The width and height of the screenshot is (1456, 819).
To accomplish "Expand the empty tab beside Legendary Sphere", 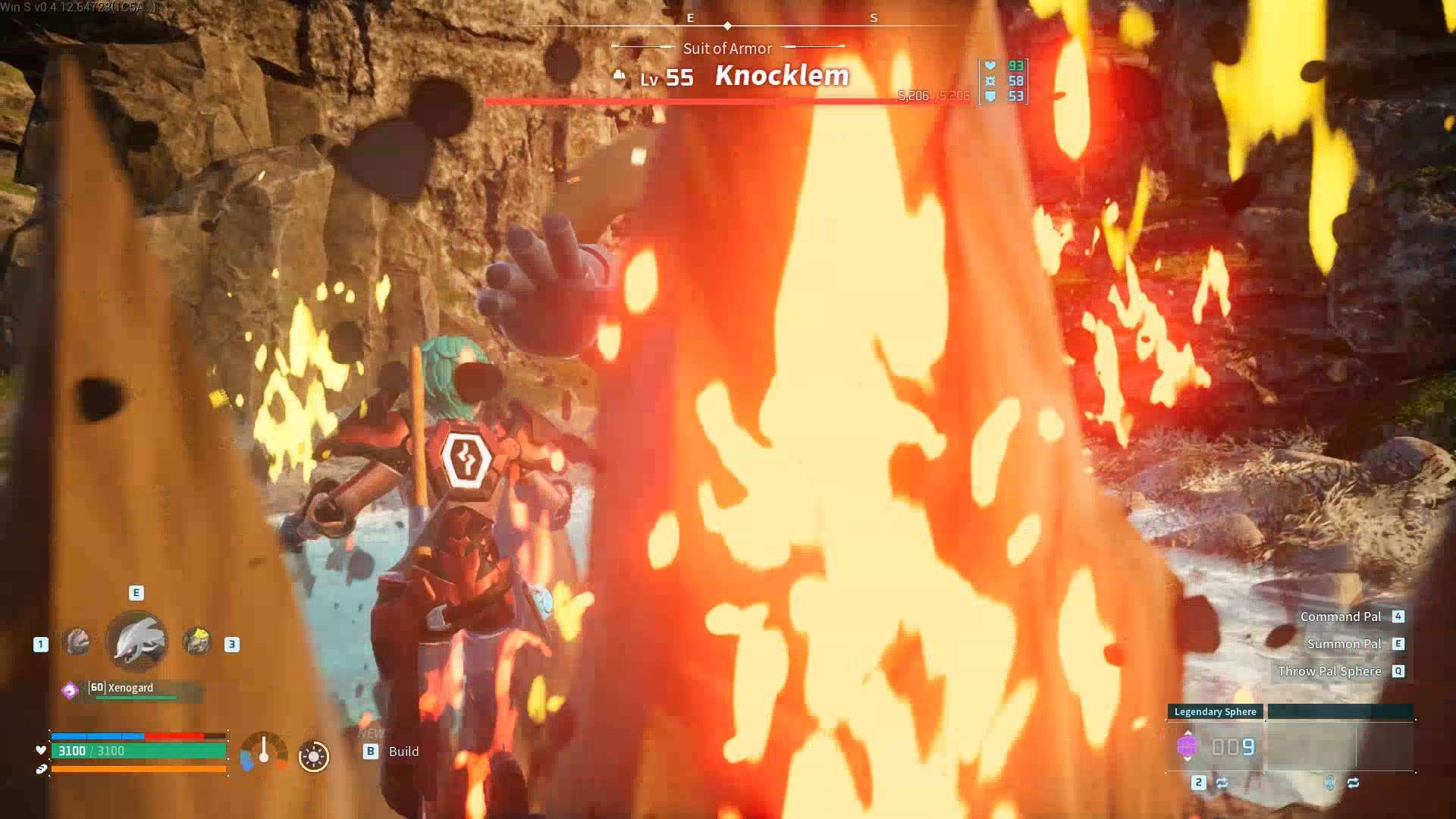I will tap(1342, 711).
